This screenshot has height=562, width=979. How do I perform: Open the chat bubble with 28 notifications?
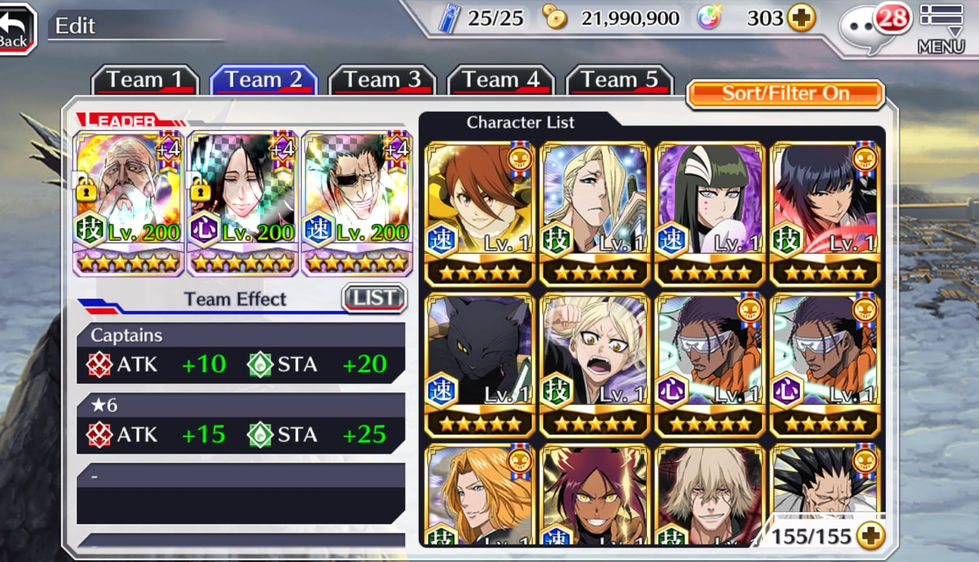point(866,26)
